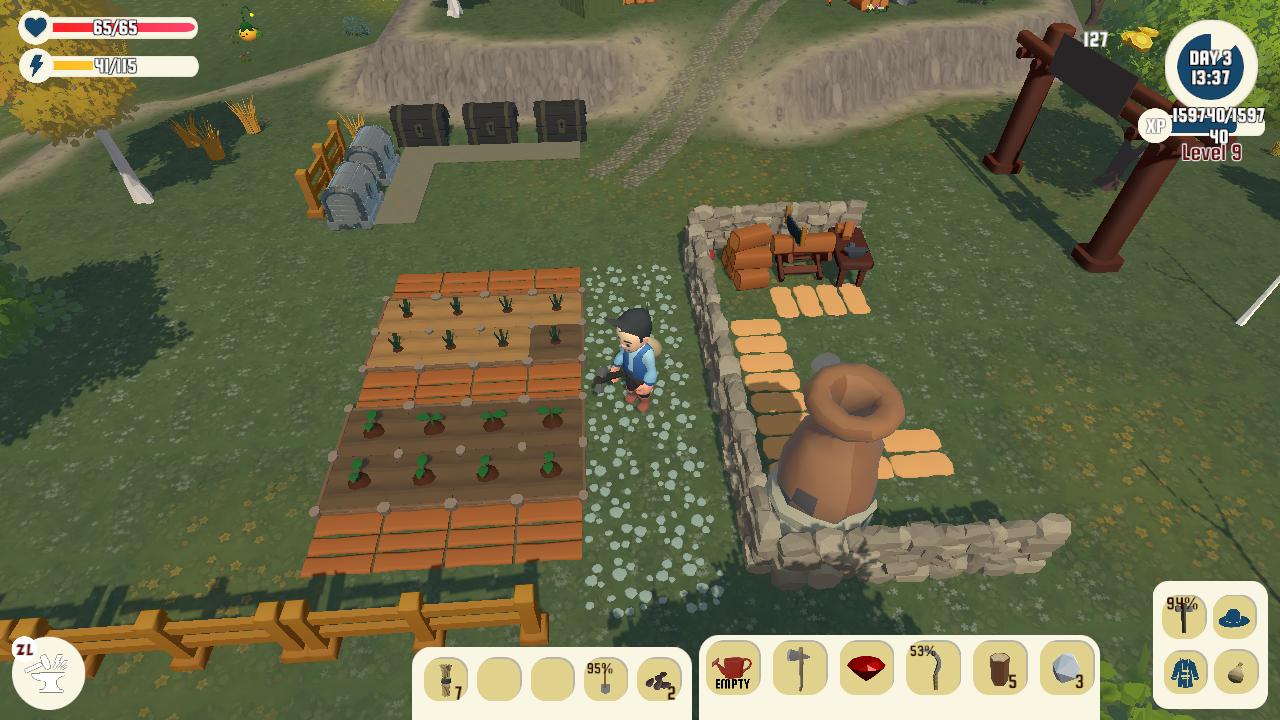Select the fiber bundle hotbar slot
Image resolution: width=1280 pixels, height=720 pixels.
[446, 680]
